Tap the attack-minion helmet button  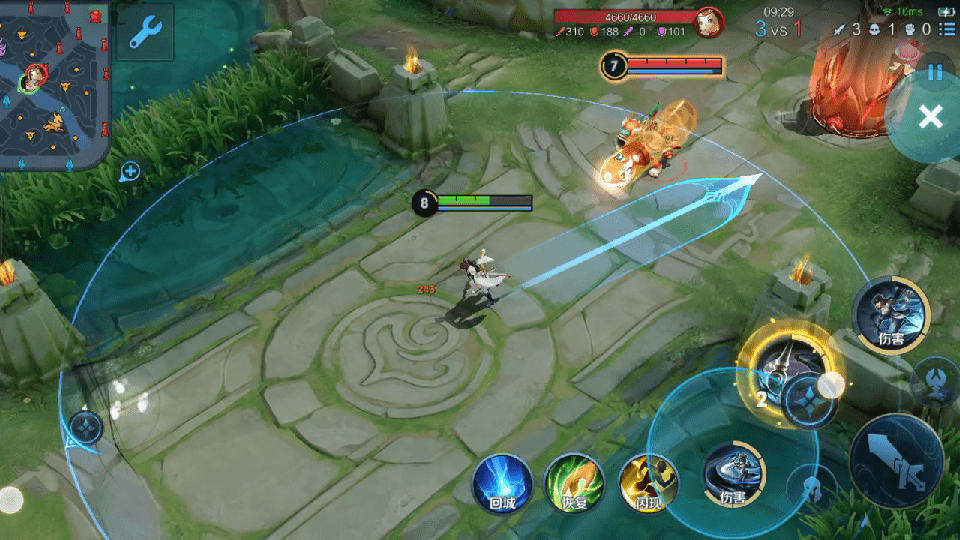coord(814,489)
